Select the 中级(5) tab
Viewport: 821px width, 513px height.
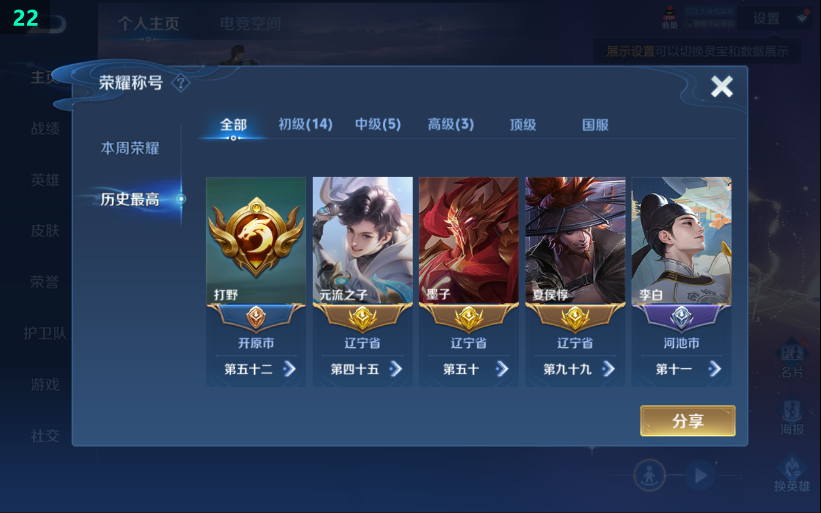click(x=378, y=125)
